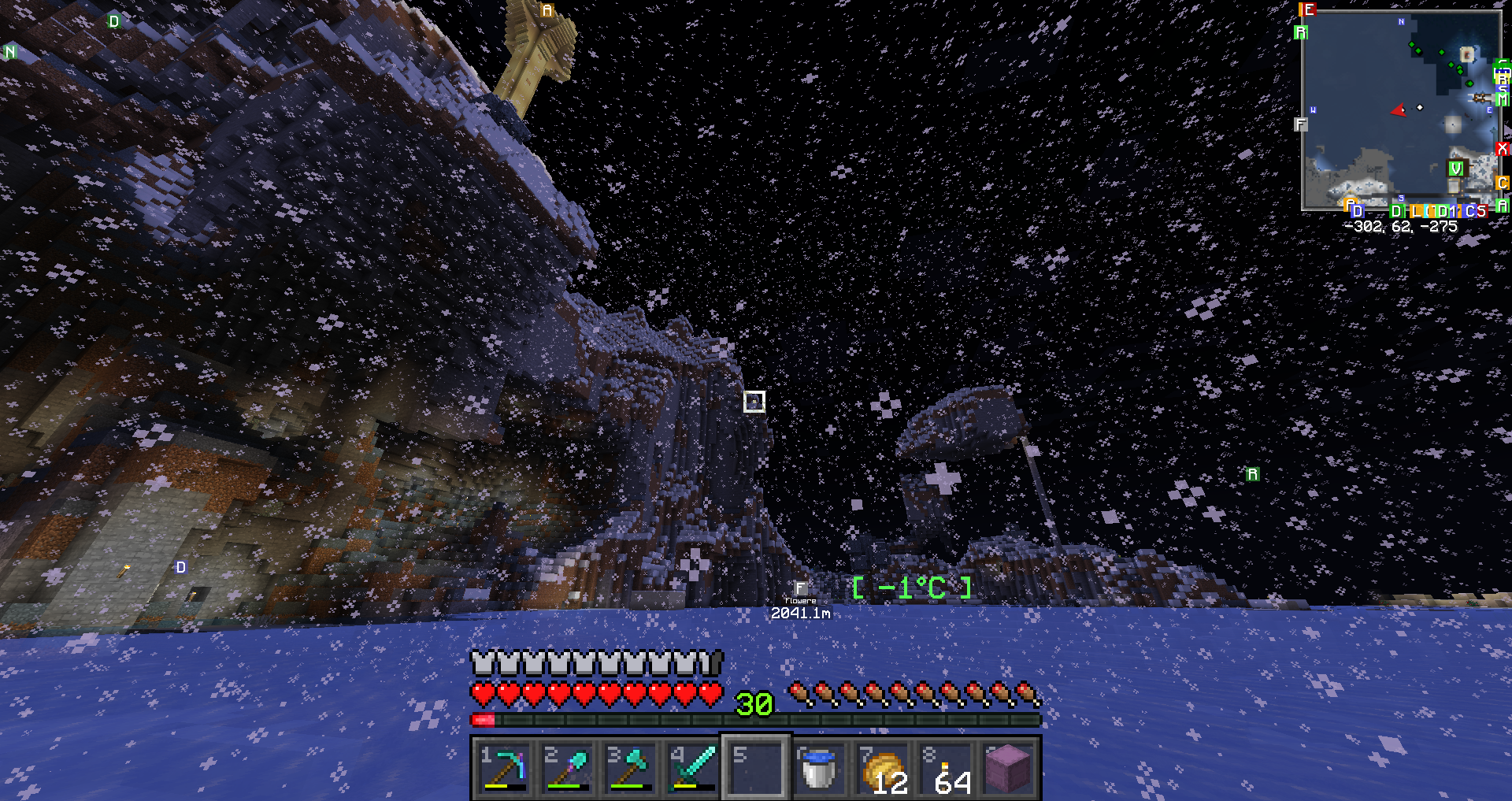Click the green V waypoint on minimap
This screenshot has width=1512, height=801.
coord(1456,169)
